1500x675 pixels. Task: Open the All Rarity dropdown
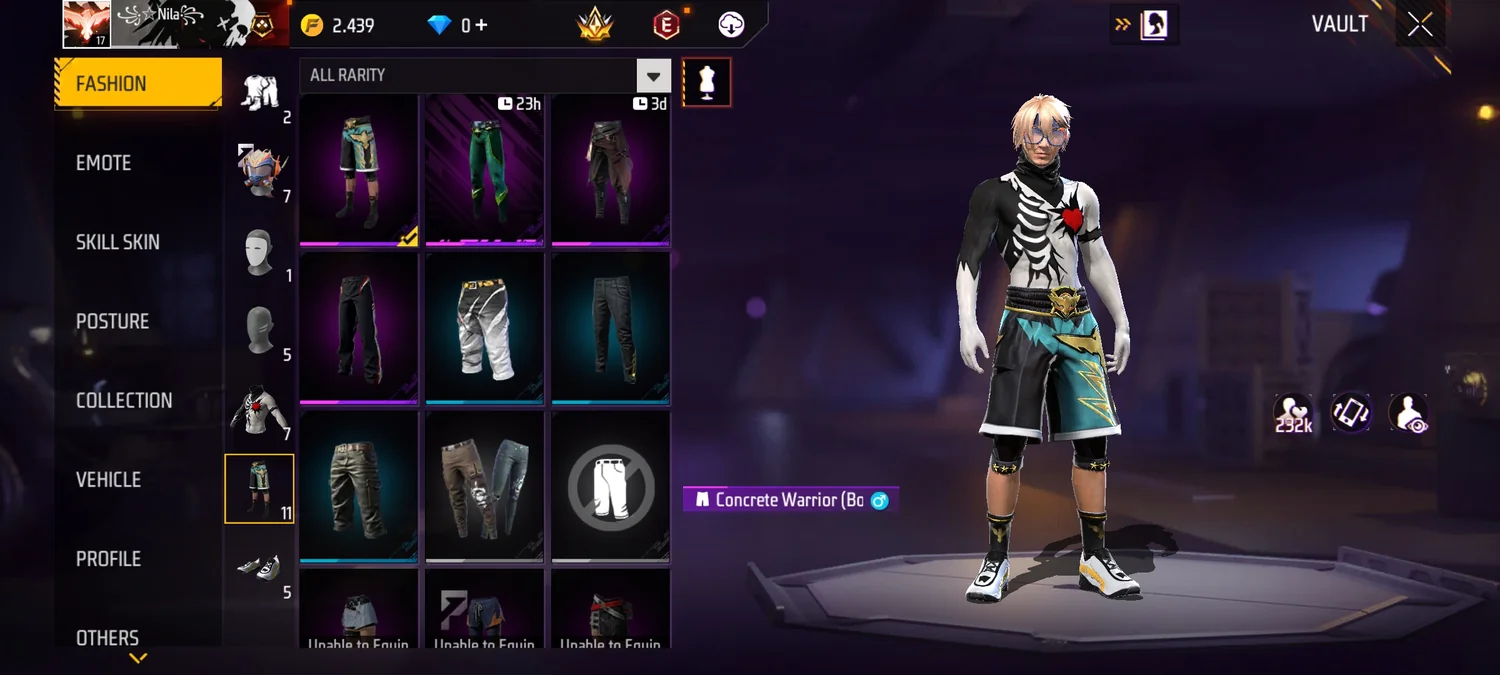[653, 76]
